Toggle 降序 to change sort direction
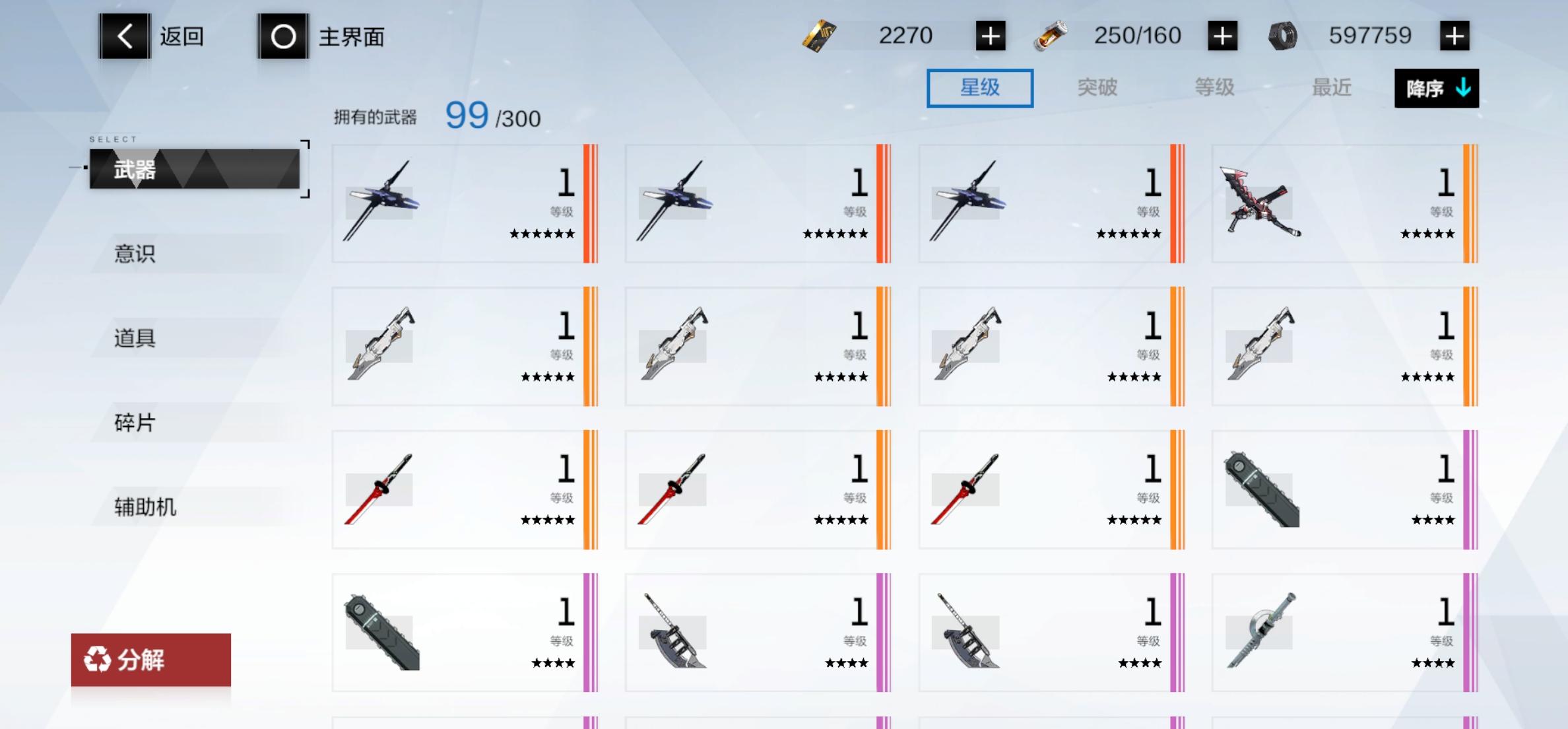 [1436, 87]
